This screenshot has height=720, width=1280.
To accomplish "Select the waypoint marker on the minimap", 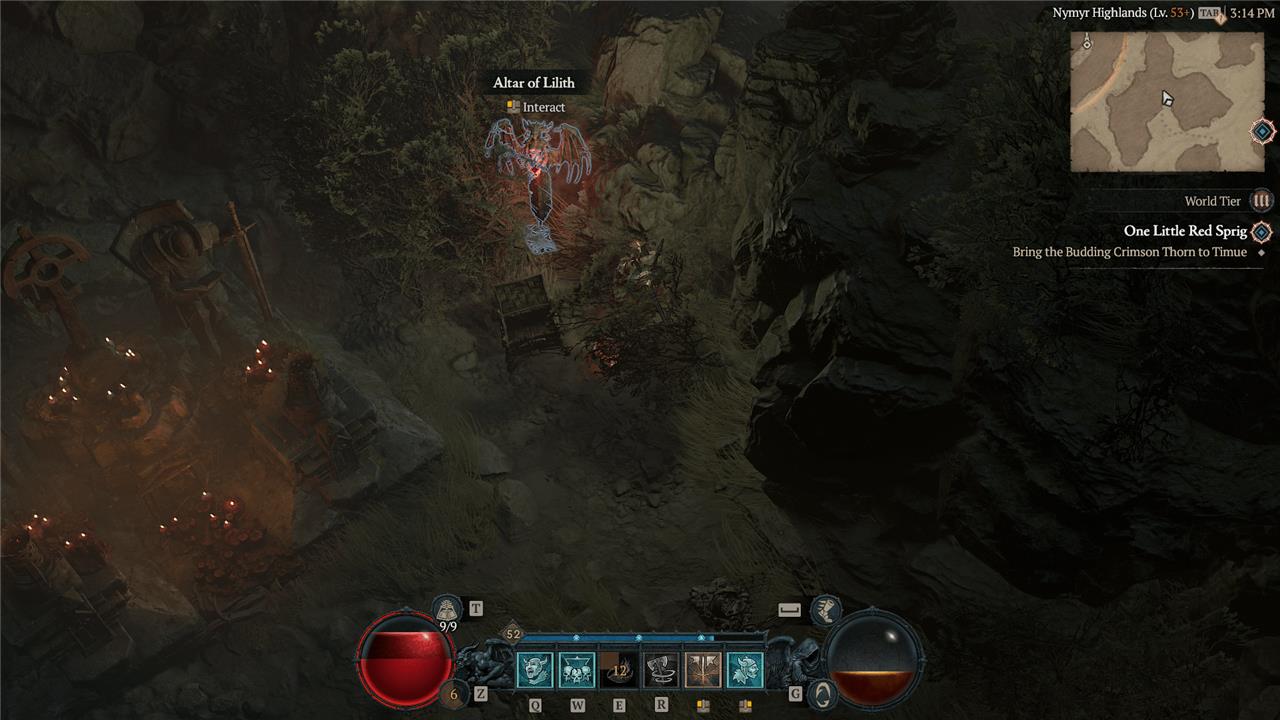I will [1086, 45].
